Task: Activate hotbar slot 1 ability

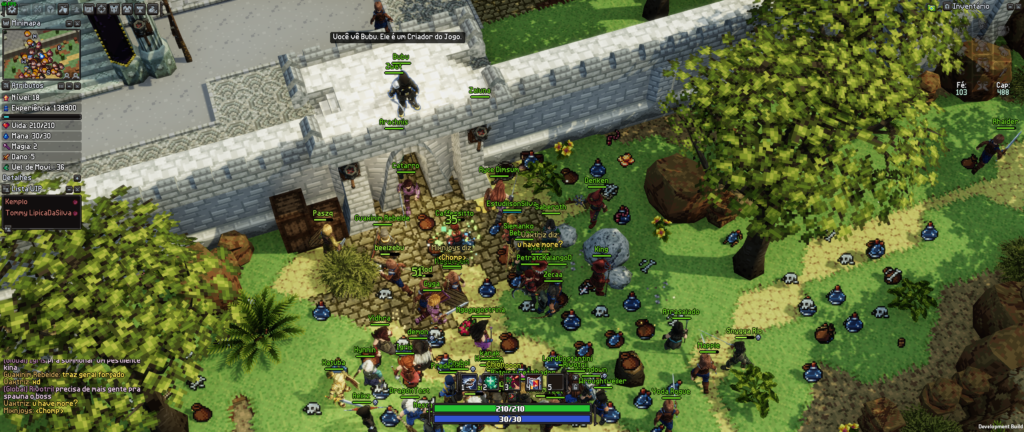Action: [470, 382]
